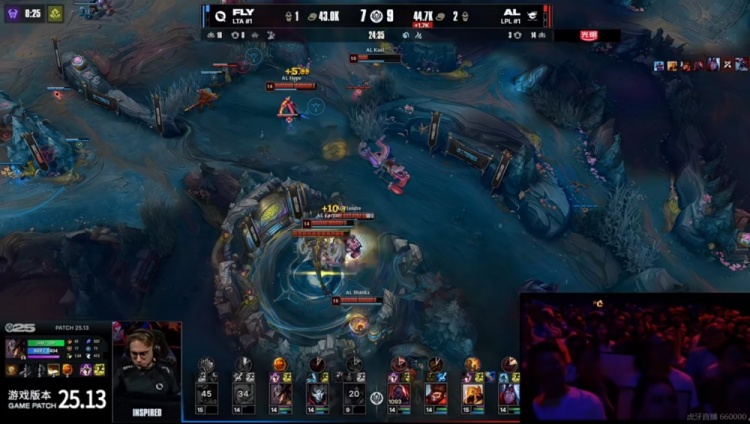Click the crowd audience camera feed
750x424 pixels.
[634, 360]
